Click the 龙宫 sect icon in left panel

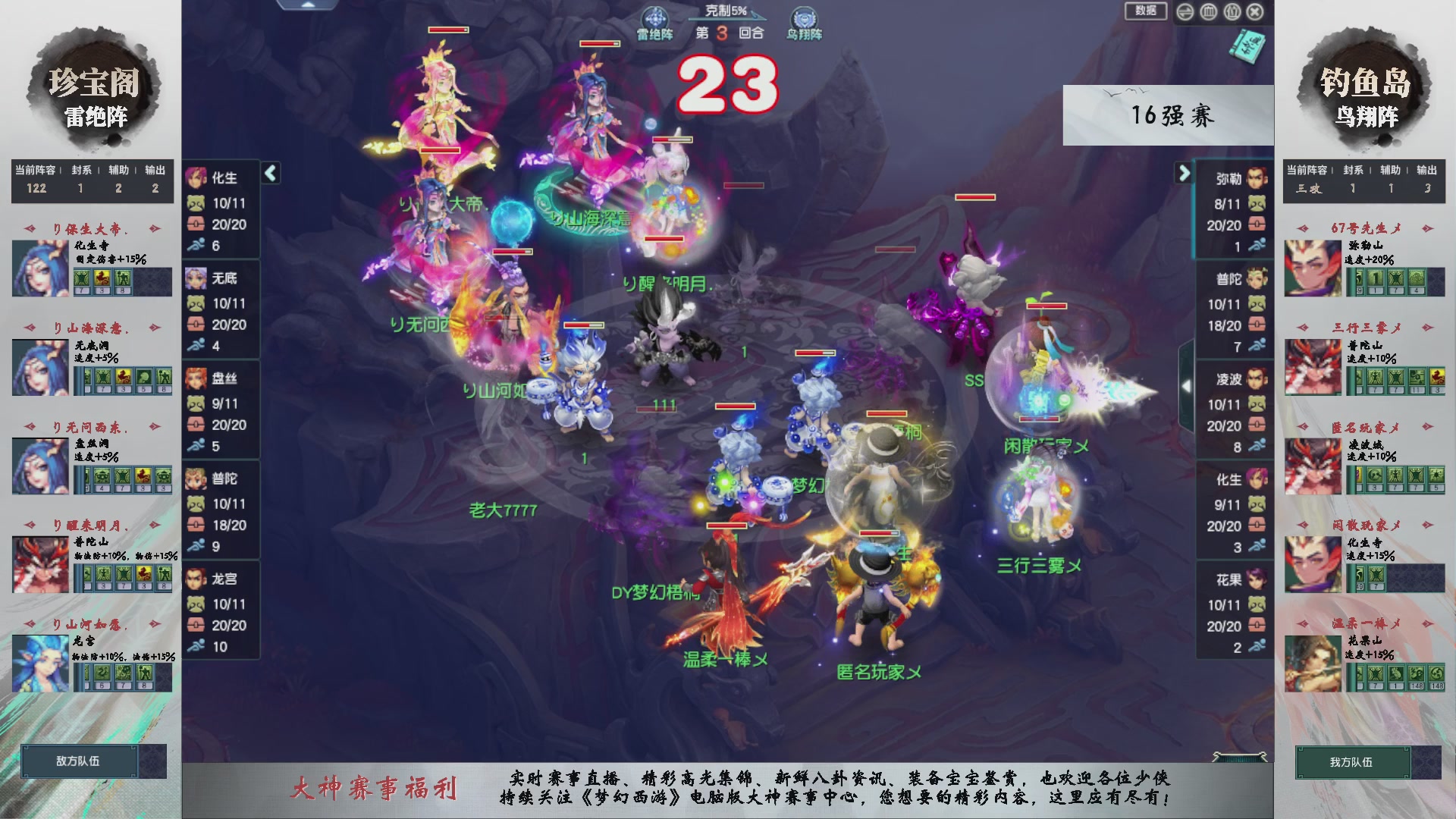[x=196, y=579]
